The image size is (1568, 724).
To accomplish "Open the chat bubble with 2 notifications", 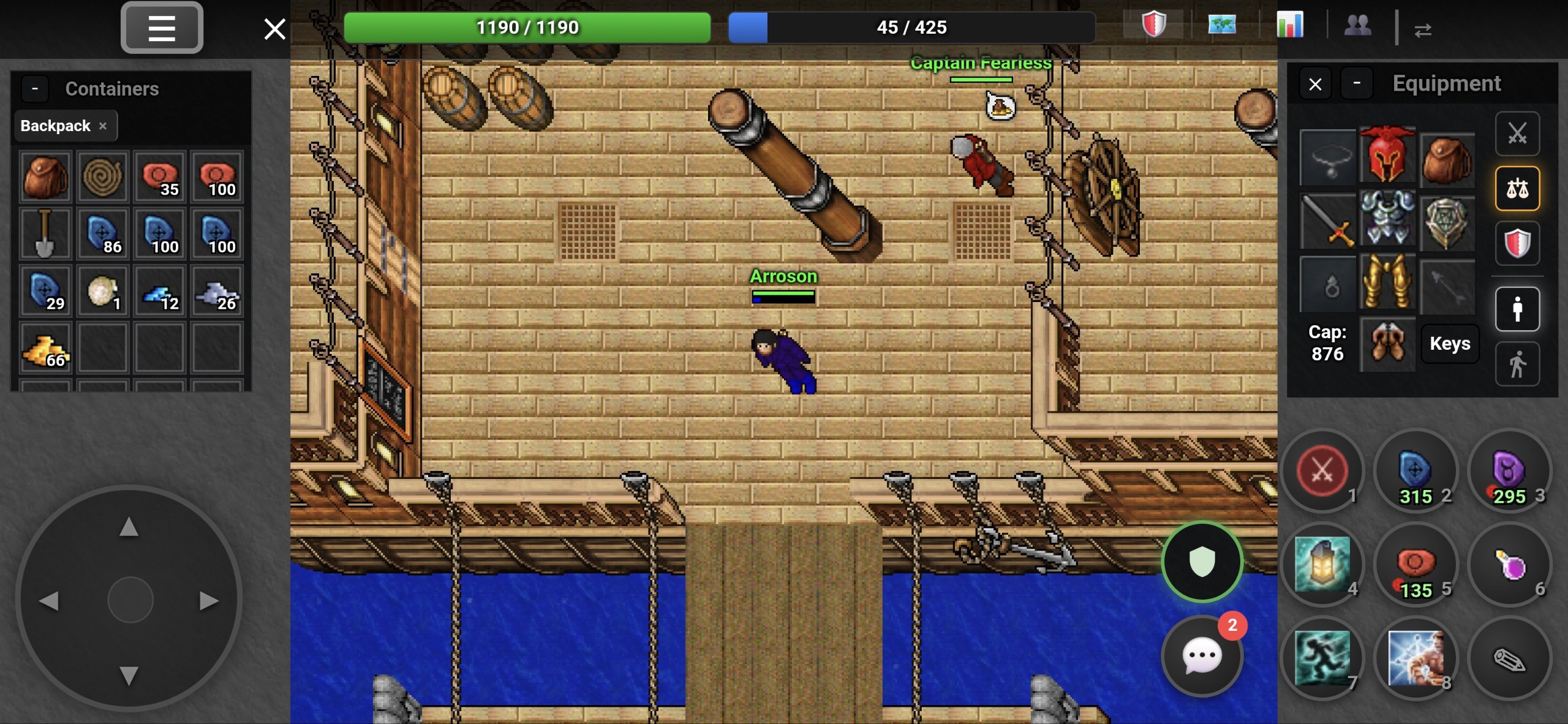I will click(x=1200, y=657).
